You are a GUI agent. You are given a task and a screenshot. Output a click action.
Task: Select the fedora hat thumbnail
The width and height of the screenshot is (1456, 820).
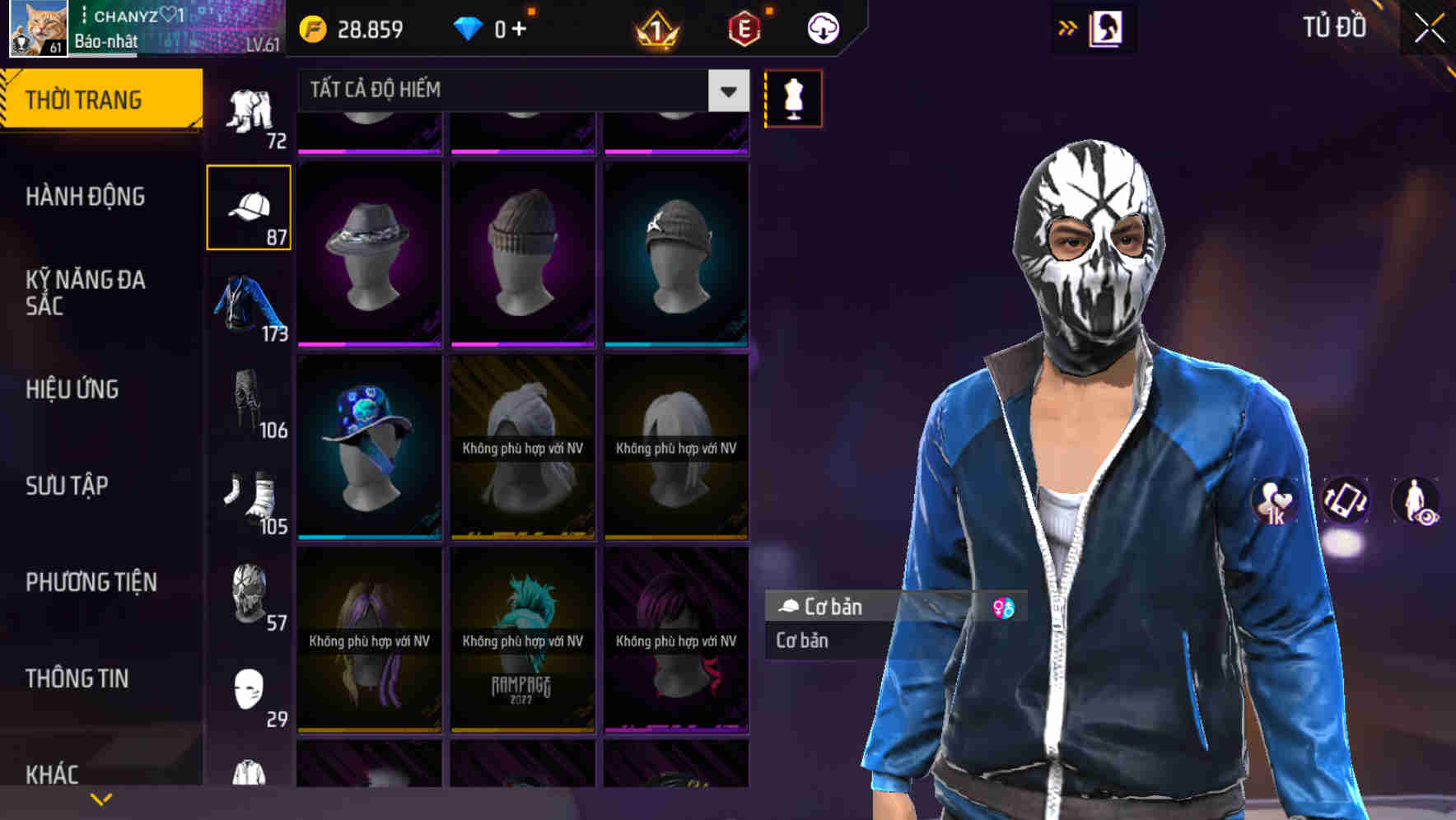click(x=369, y=247)
